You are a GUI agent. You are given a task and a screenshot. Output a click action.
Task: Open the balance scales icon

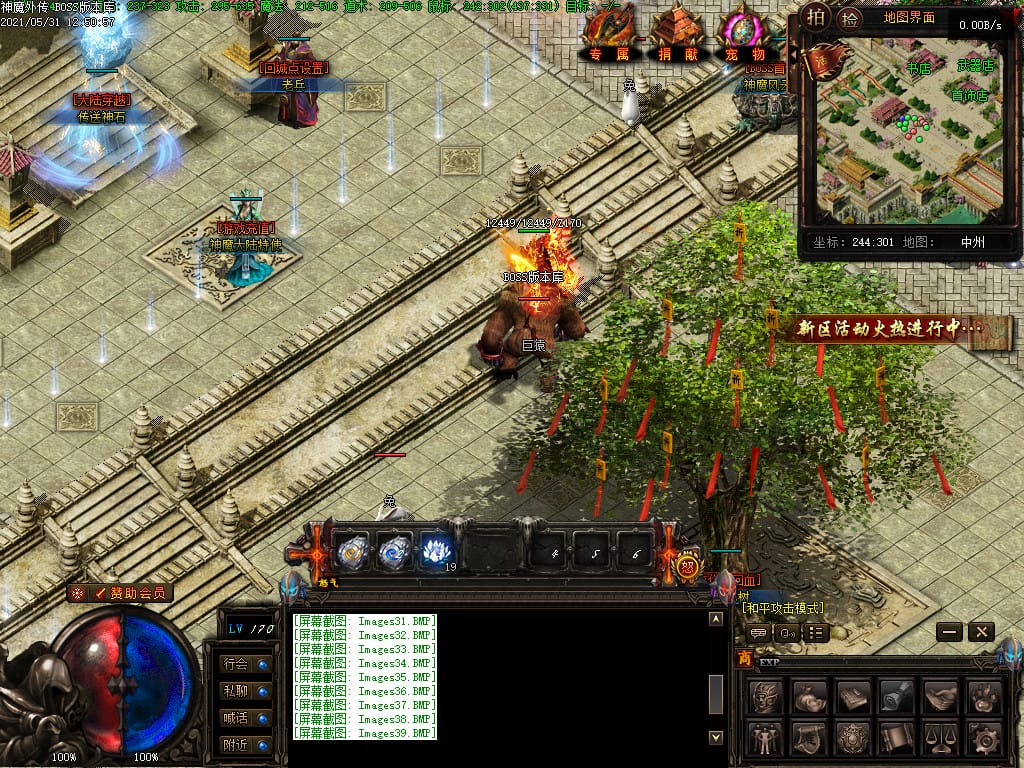pyautogui.click(x=940, y=739)
